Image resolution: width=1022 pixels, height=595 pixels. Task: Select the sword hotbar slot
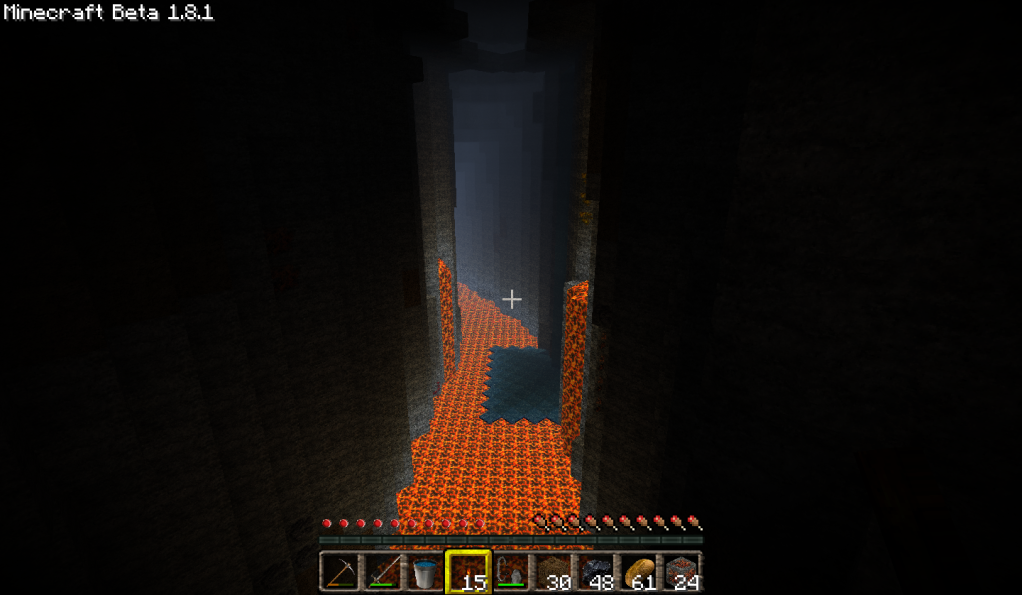(382, 572)
